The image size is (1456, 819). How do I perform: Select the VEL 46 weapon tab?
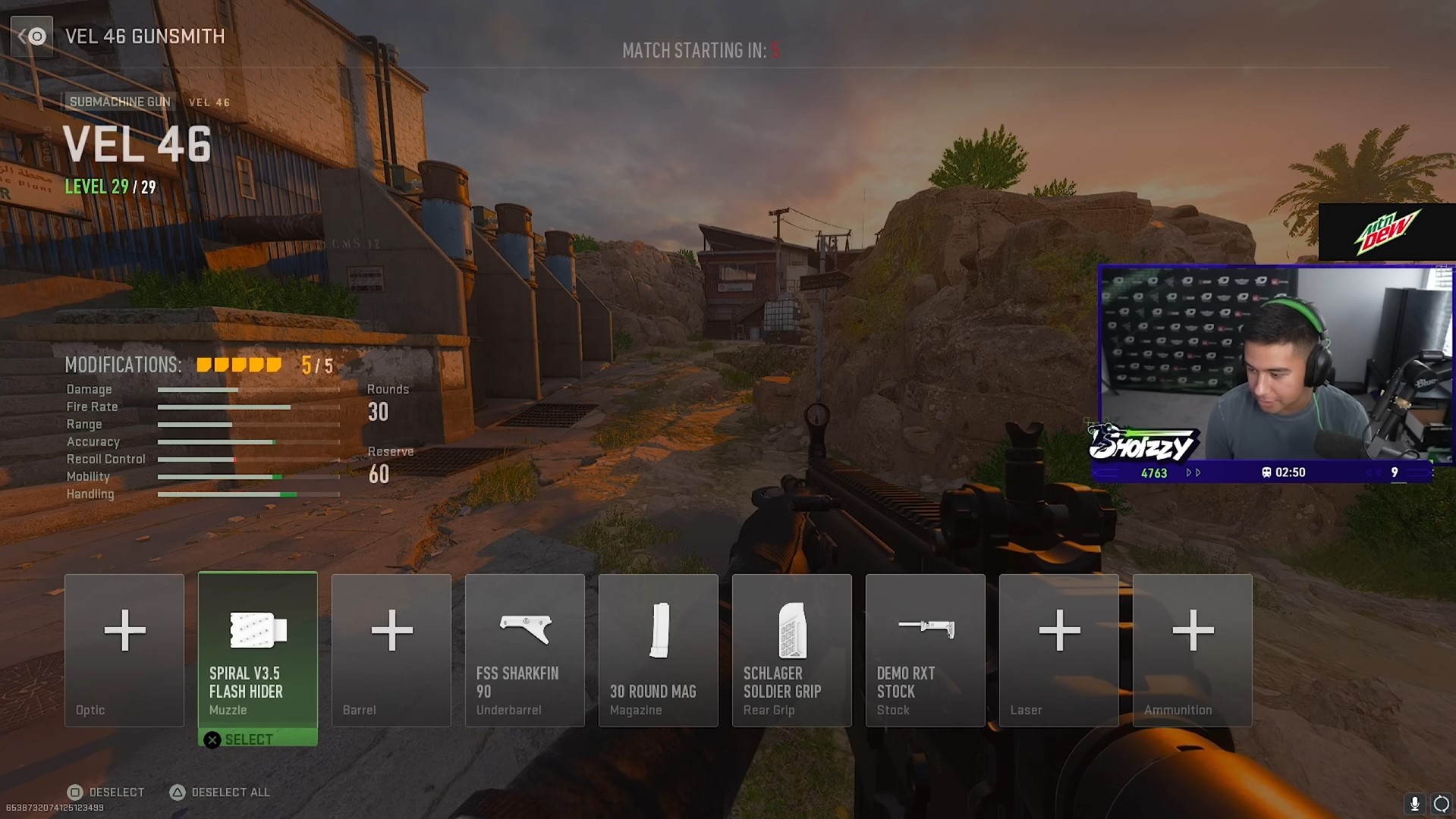point(209,101)
